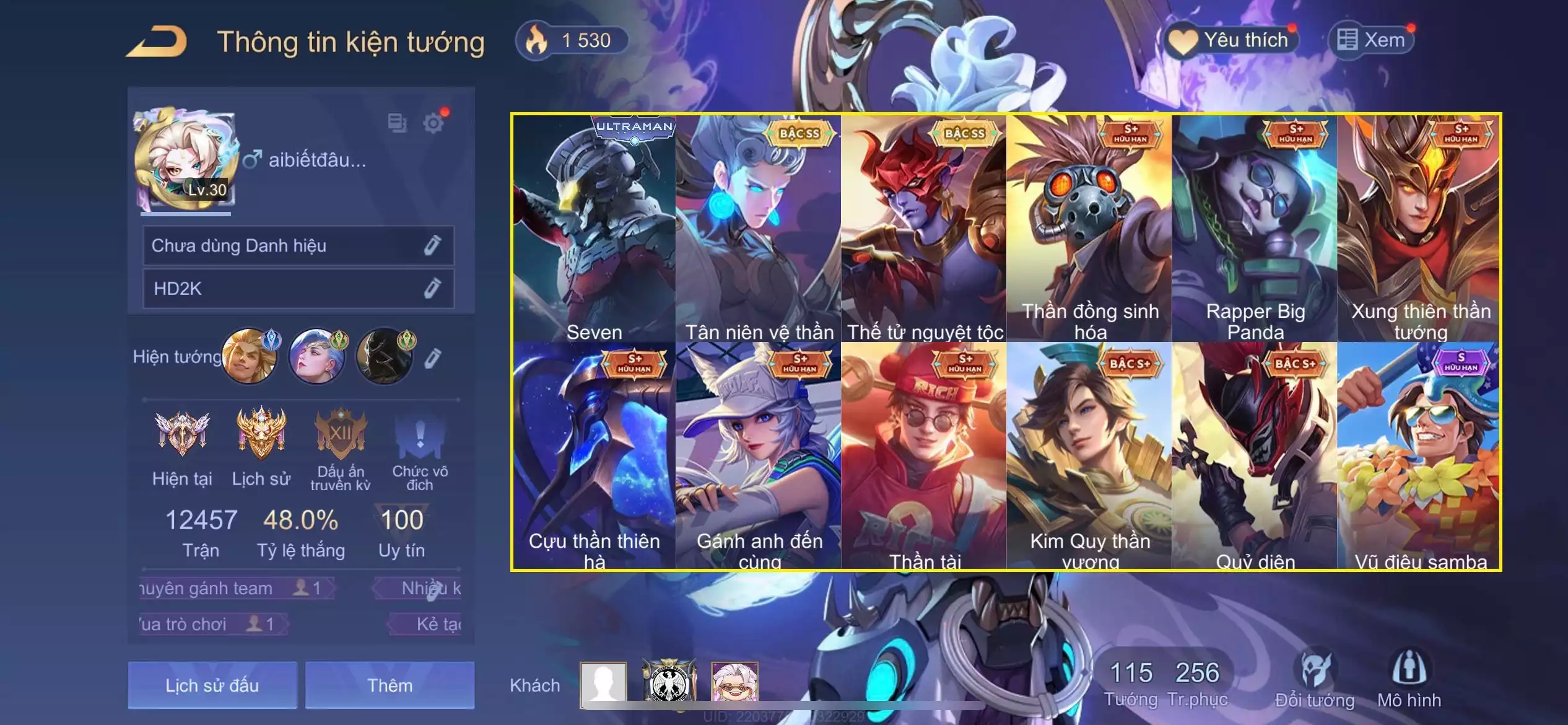Go back using the gold arrow
This screenshot has height=725, width=1568.
[157, 42]
